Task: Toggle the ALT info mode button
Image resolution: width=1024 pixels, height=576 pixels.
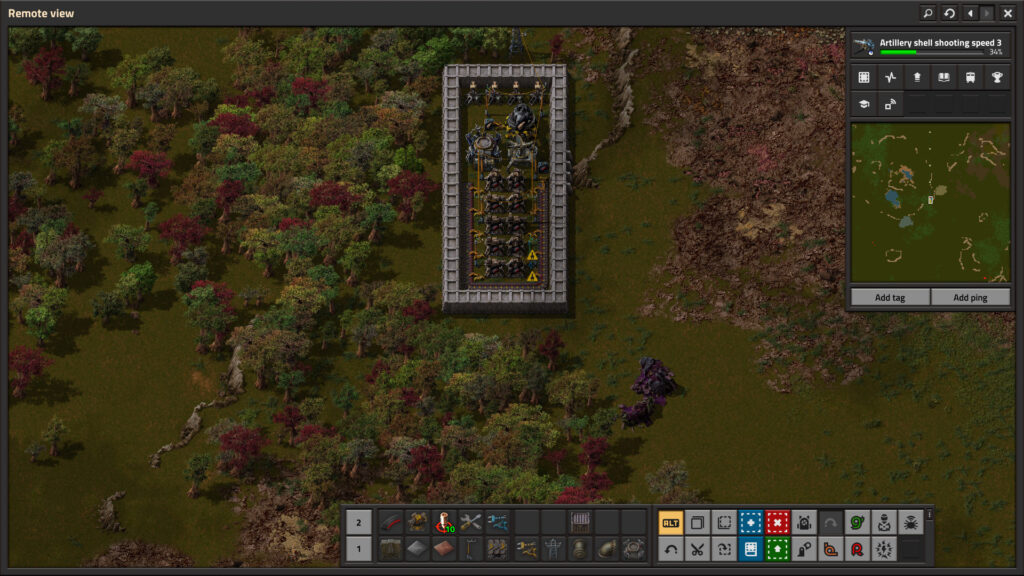Action: [670, 522]
